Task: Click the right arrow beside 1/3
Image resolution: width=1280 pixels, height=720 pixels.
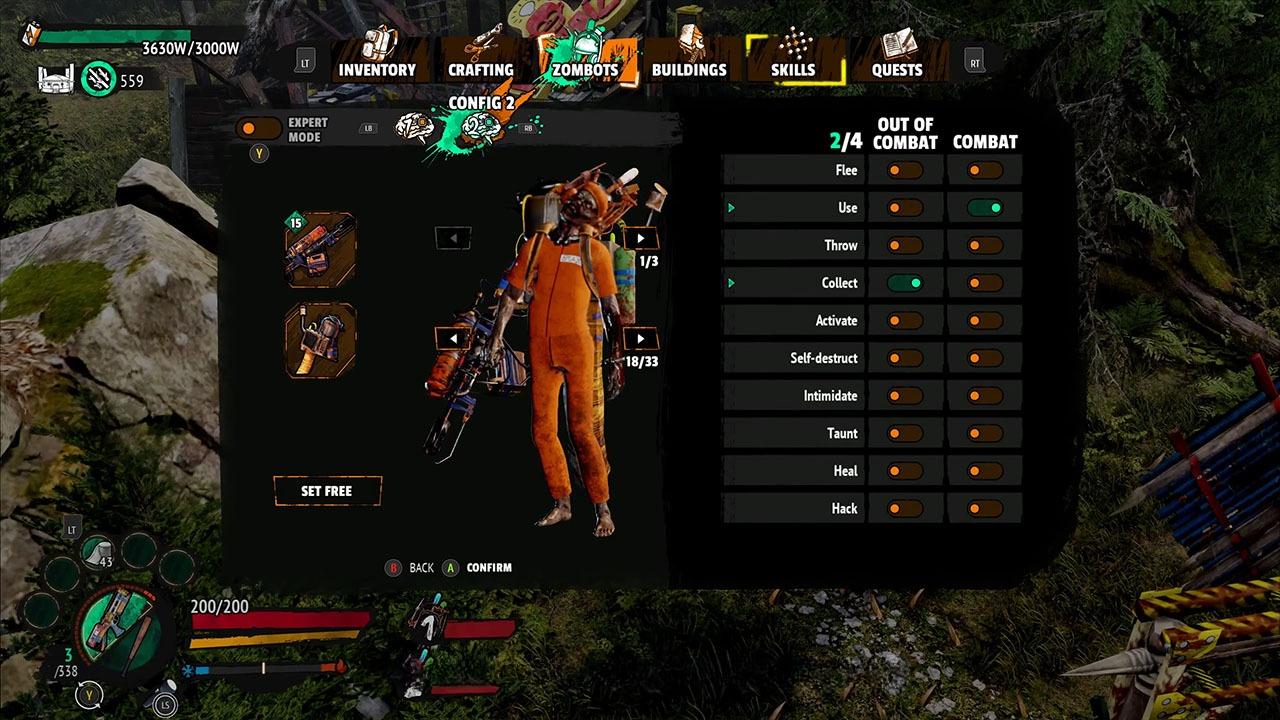Action: tap(639, 238)
